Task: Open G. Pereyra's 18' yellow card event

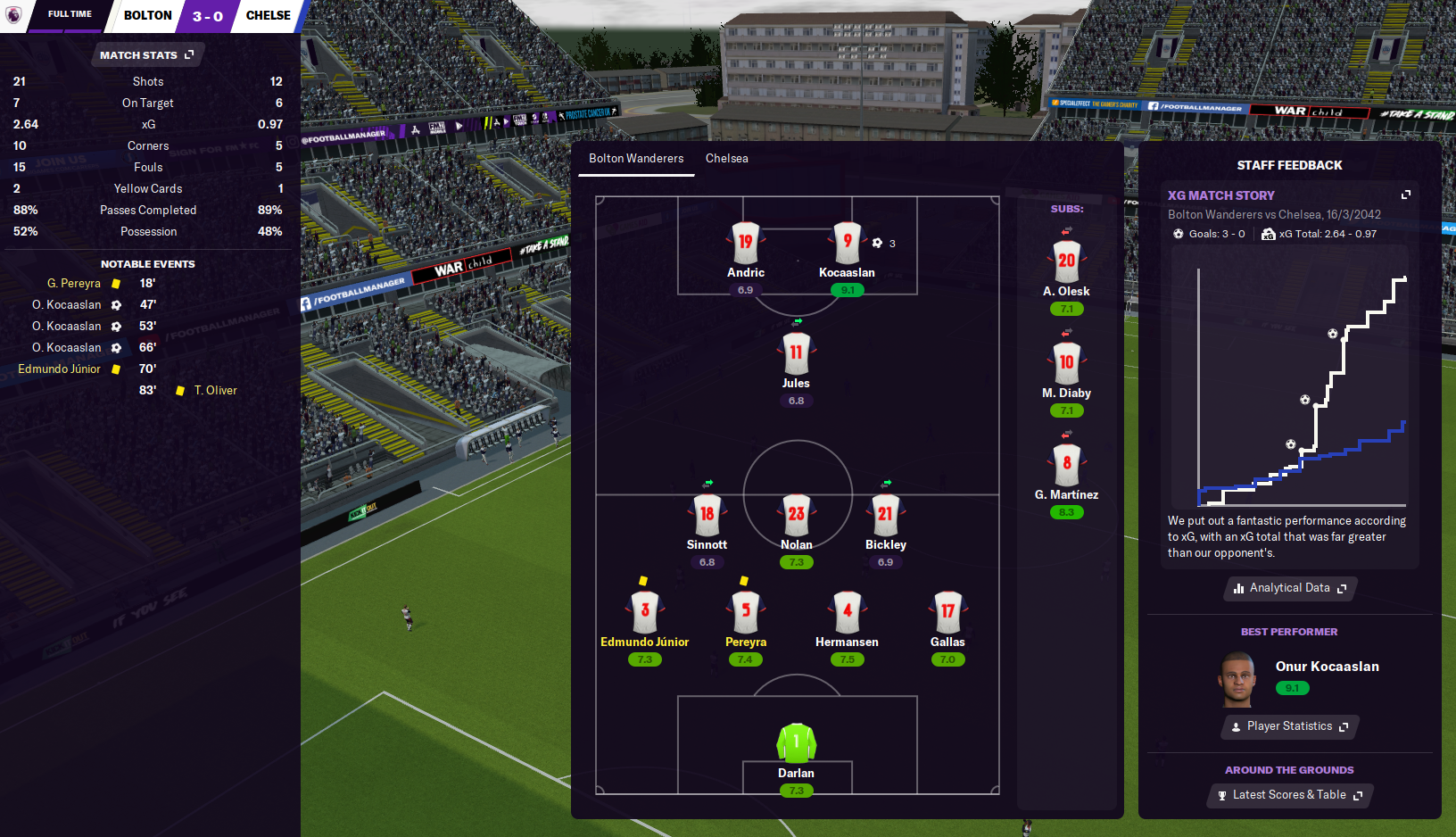Action: [75, 284]
